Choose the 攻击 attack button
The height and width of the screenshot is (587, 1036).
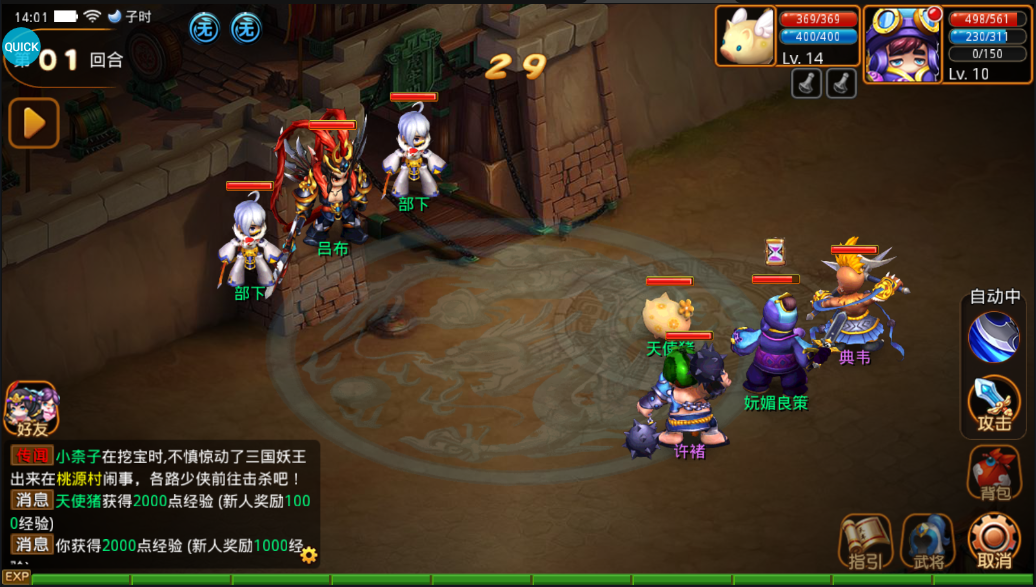coord(994,405)
